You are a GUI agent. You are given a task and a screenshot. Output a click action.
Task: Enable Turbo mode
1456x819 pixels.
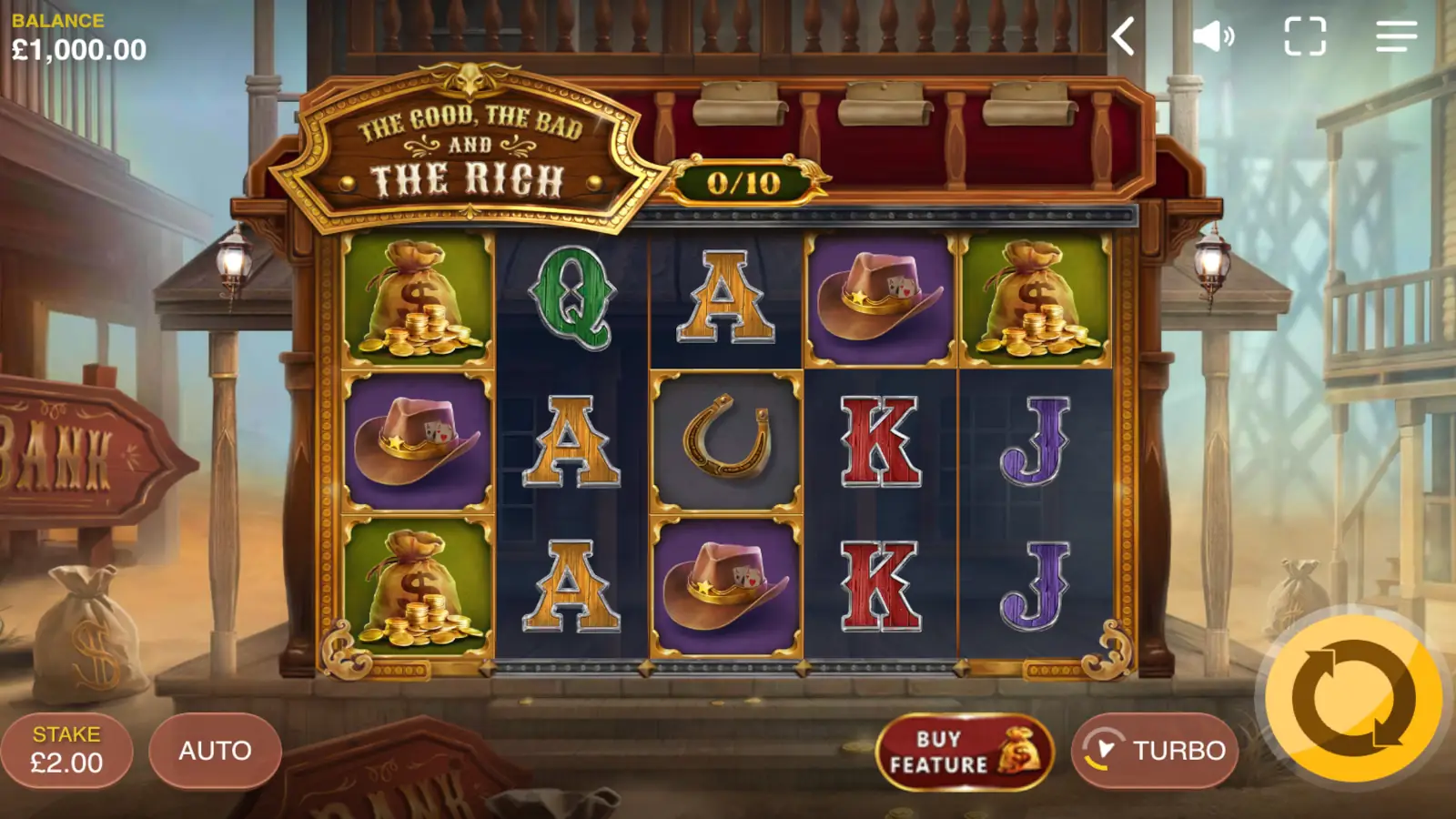click(x=1154, y=750)
